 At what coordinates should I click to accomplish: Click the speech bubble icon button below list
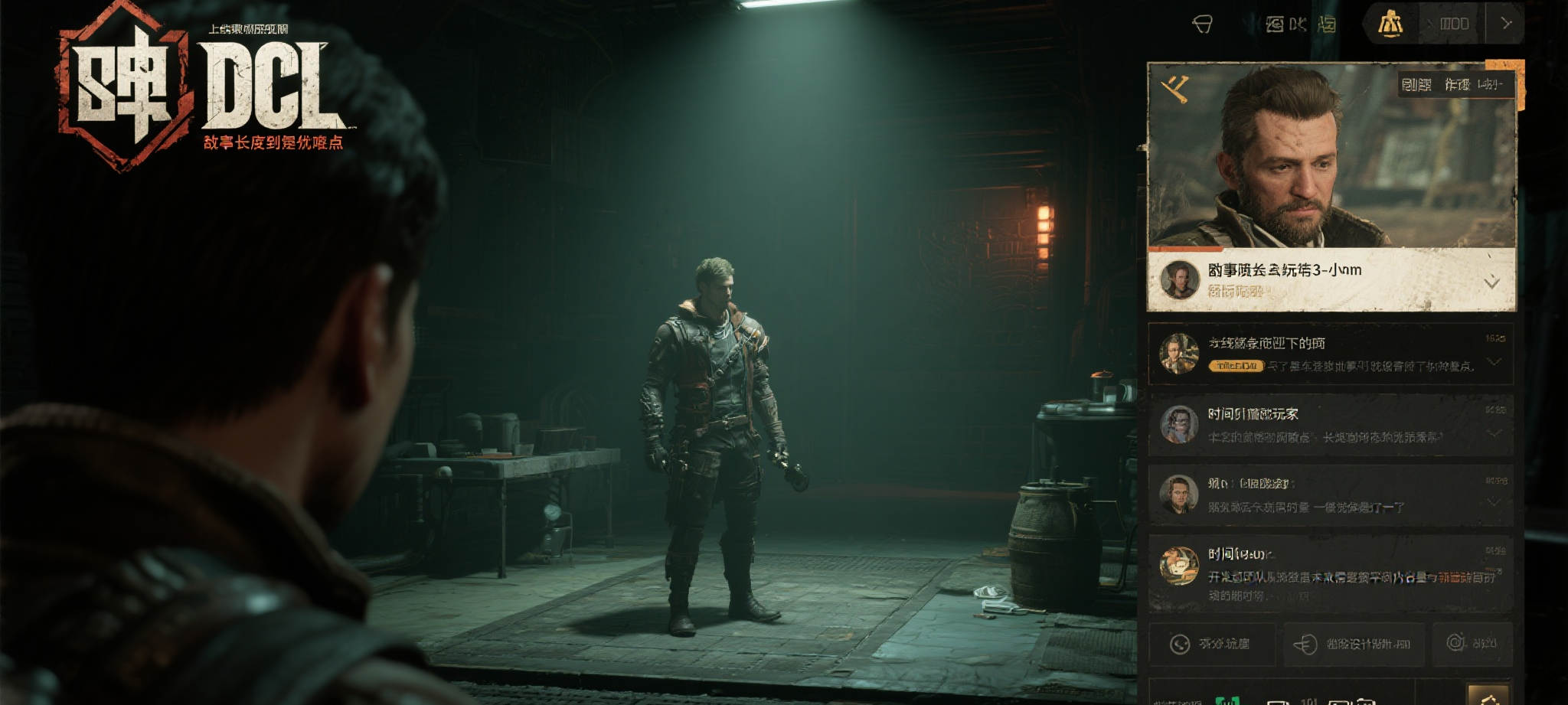pyautogui.click(x=1212, y=644)
